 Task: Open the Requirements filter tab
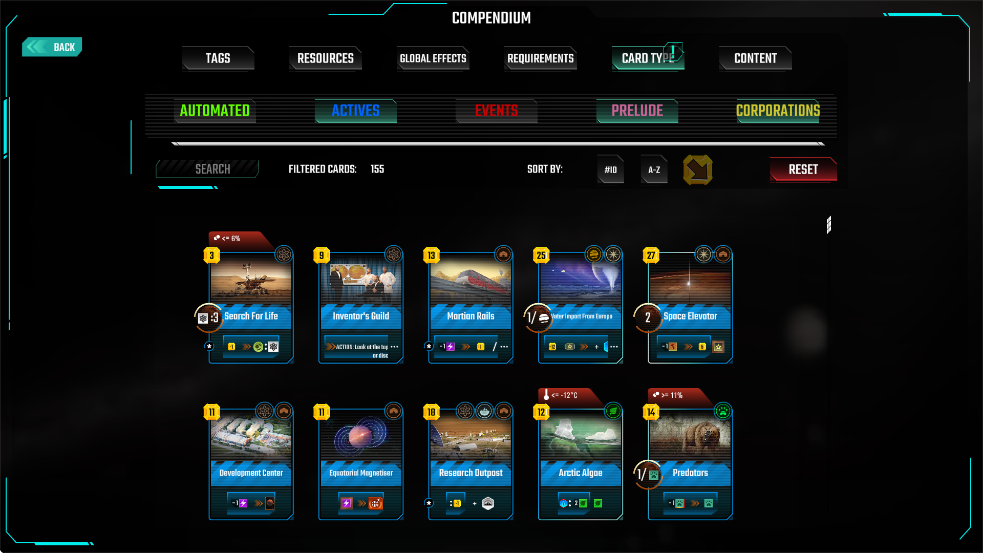pyautogui.click(x=540, y=59)
